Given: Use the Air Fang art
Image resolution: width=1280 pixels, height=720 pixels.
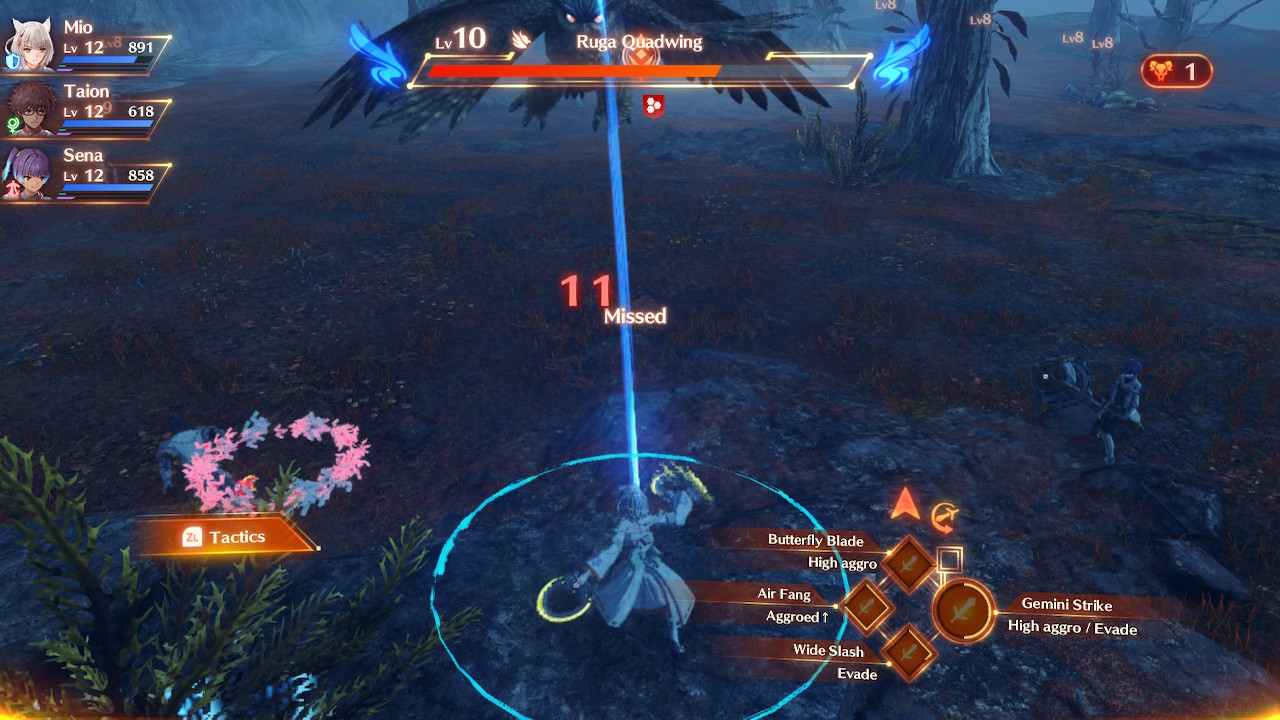Looking at the screenshot, I should pos(866,606).
